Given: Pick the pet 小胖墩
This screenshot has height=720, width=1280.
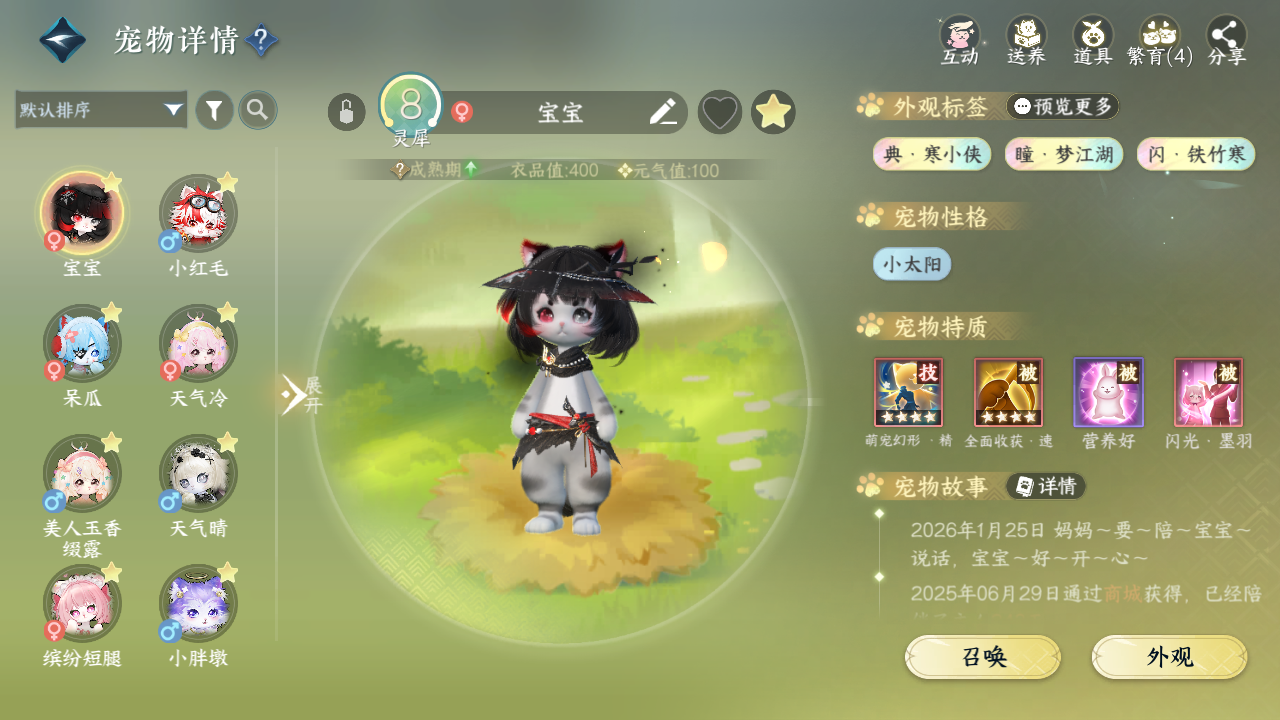Looking at the screenshot, I should 198,604.
